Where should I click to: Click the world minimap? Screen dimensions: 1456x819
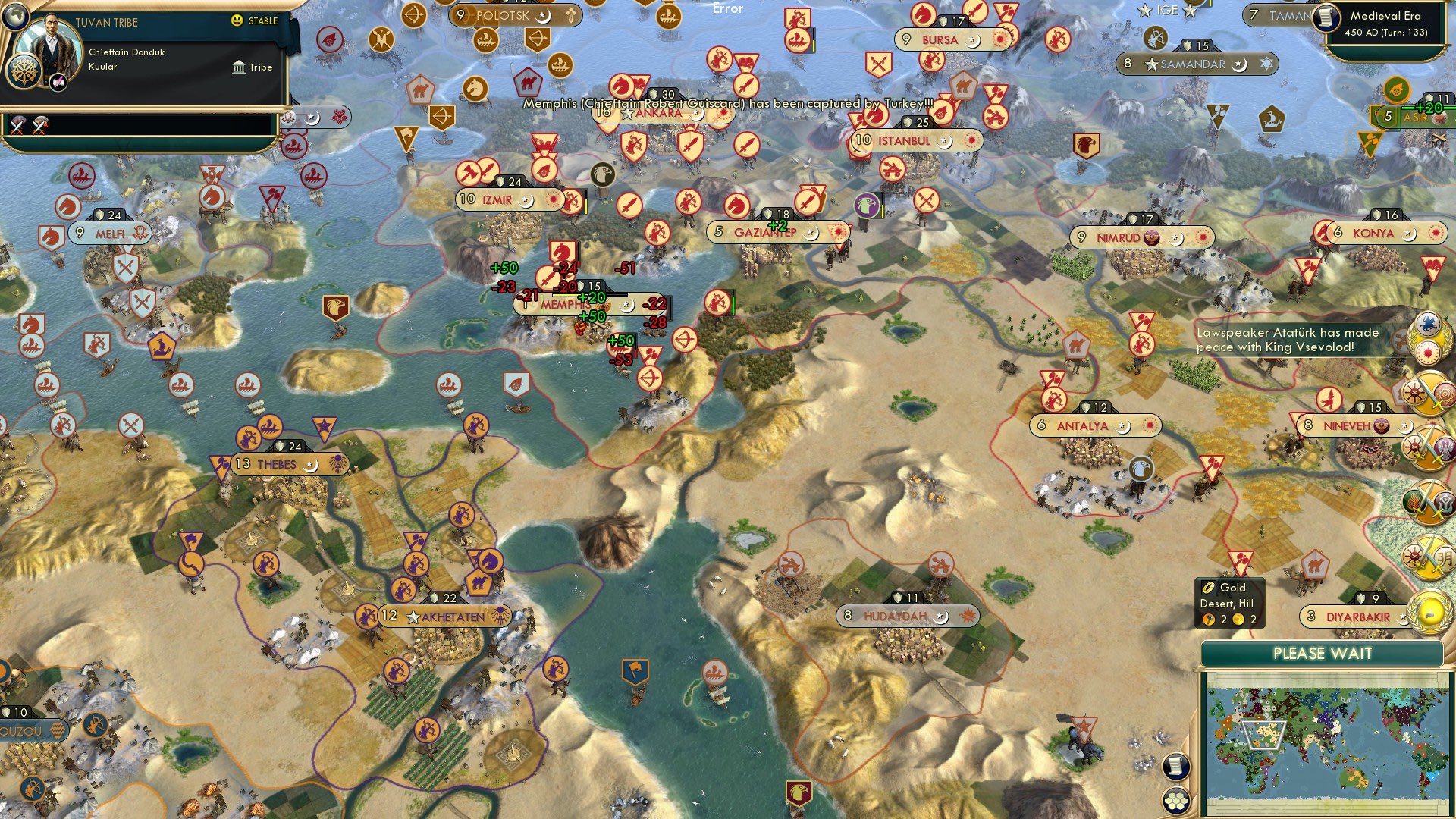click(x=1323, y=743)
